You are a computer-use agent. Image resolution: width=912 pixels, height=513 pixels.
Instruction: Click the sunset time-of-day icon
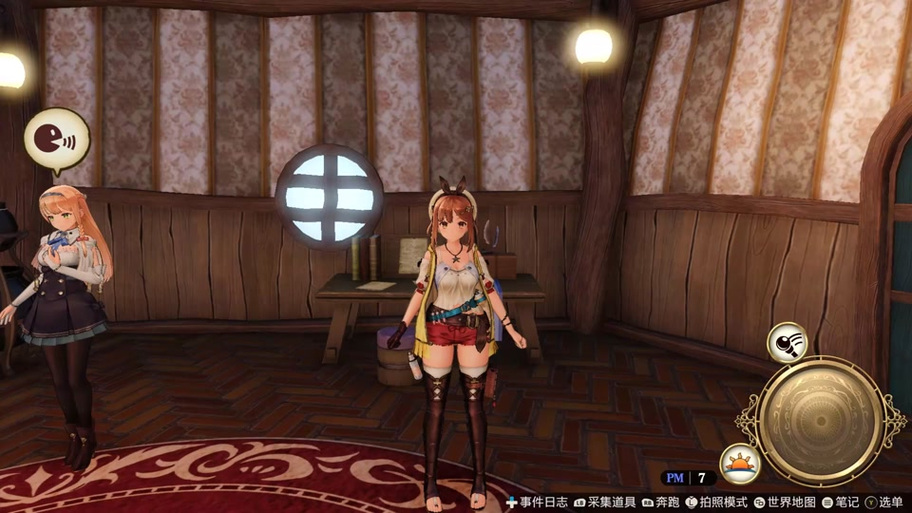pos(740,463)
